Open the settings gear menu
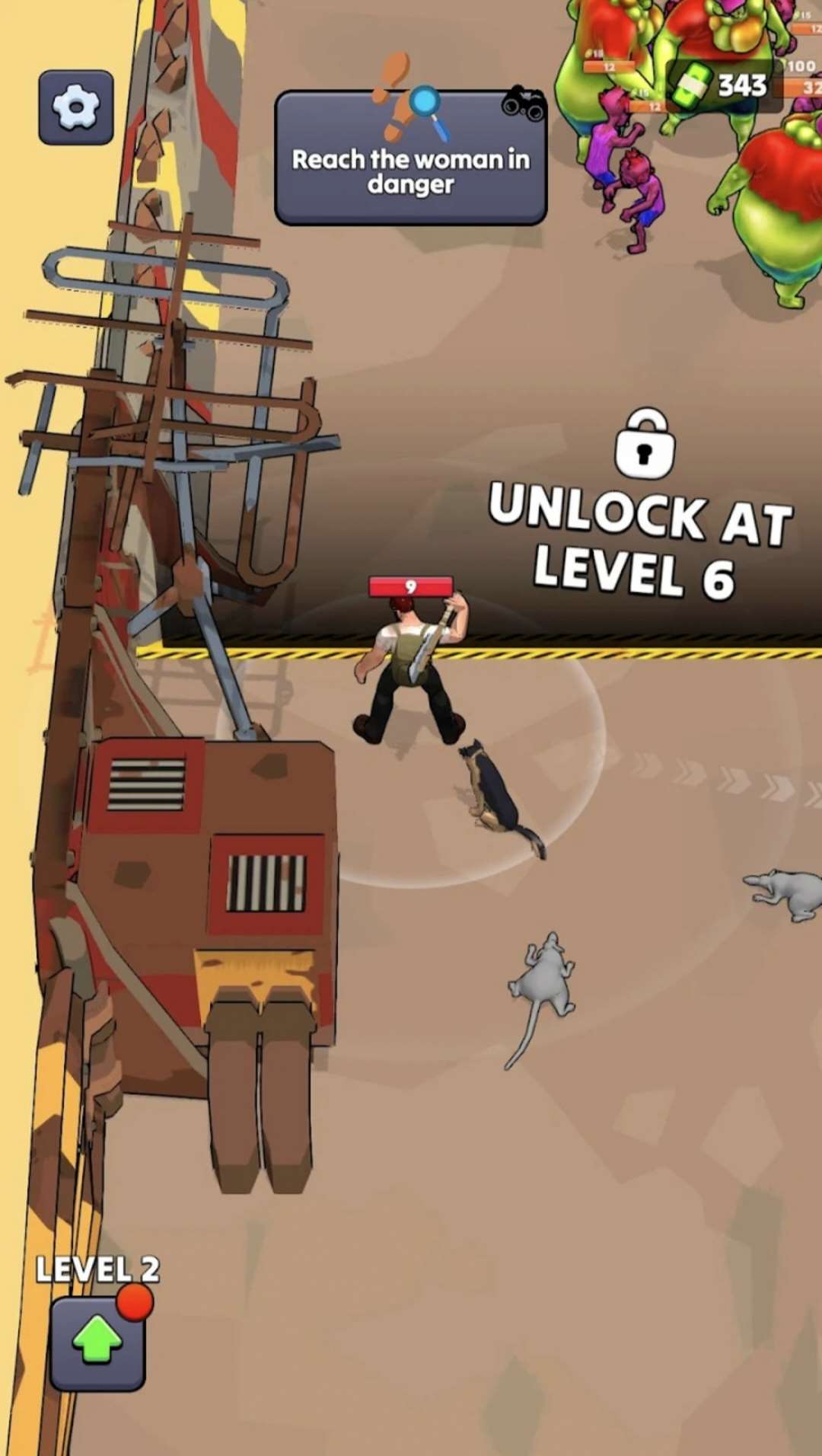The height and width of the screenshot is (1456, 822). [x=76, y=107]
